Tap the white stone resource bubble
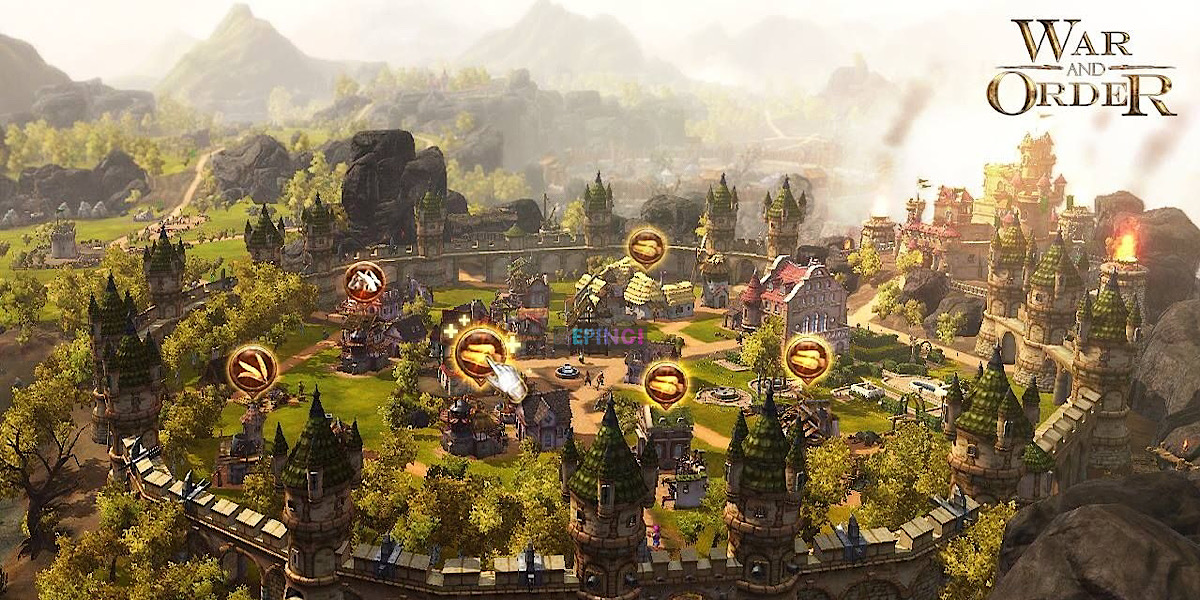The width and height of the screenshot is (1200, 600). click(x=364, y=282)
